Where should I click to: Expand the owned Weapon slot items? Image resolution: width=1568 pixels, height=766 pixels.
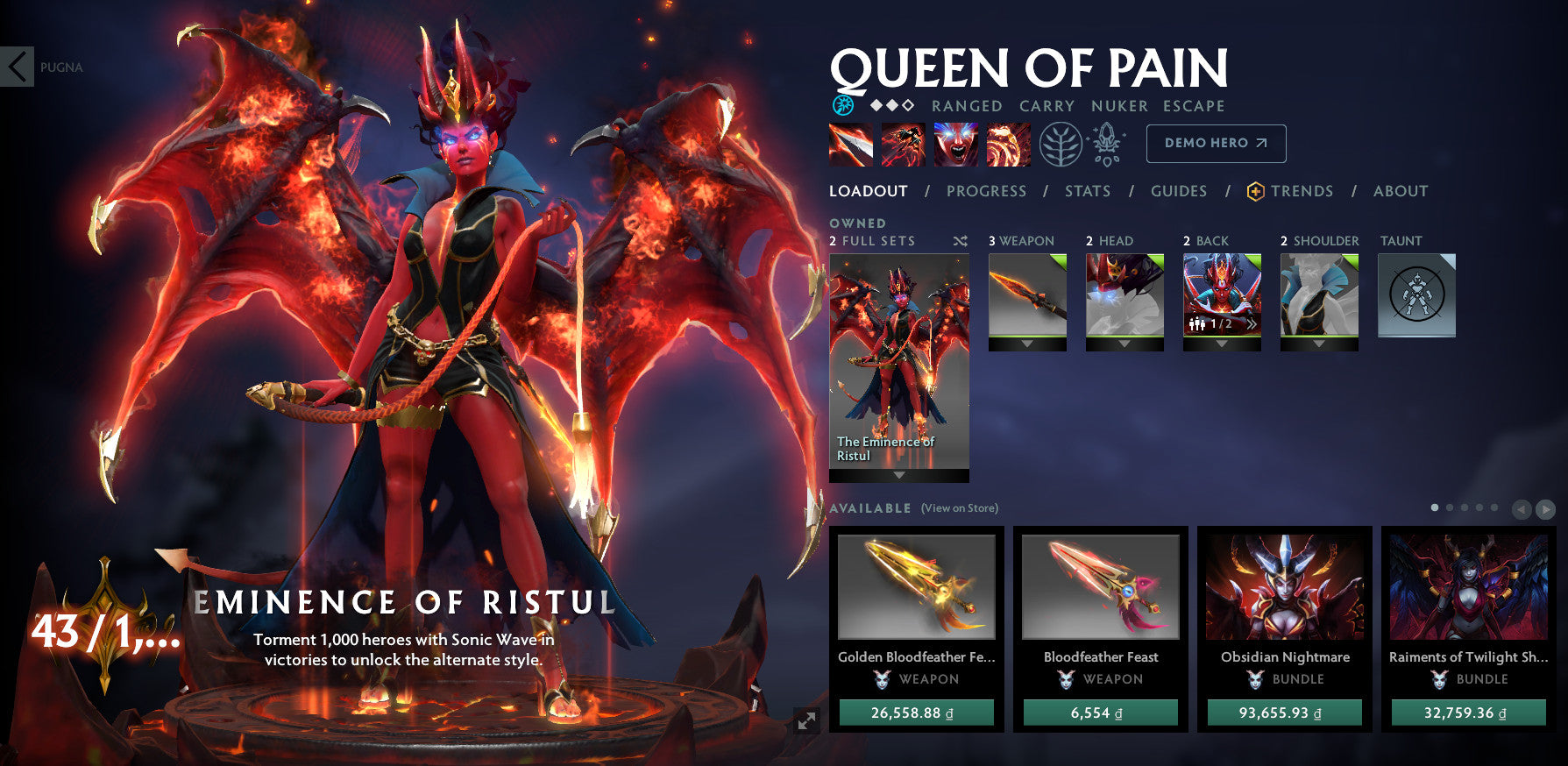click(x=1026, y=345)
